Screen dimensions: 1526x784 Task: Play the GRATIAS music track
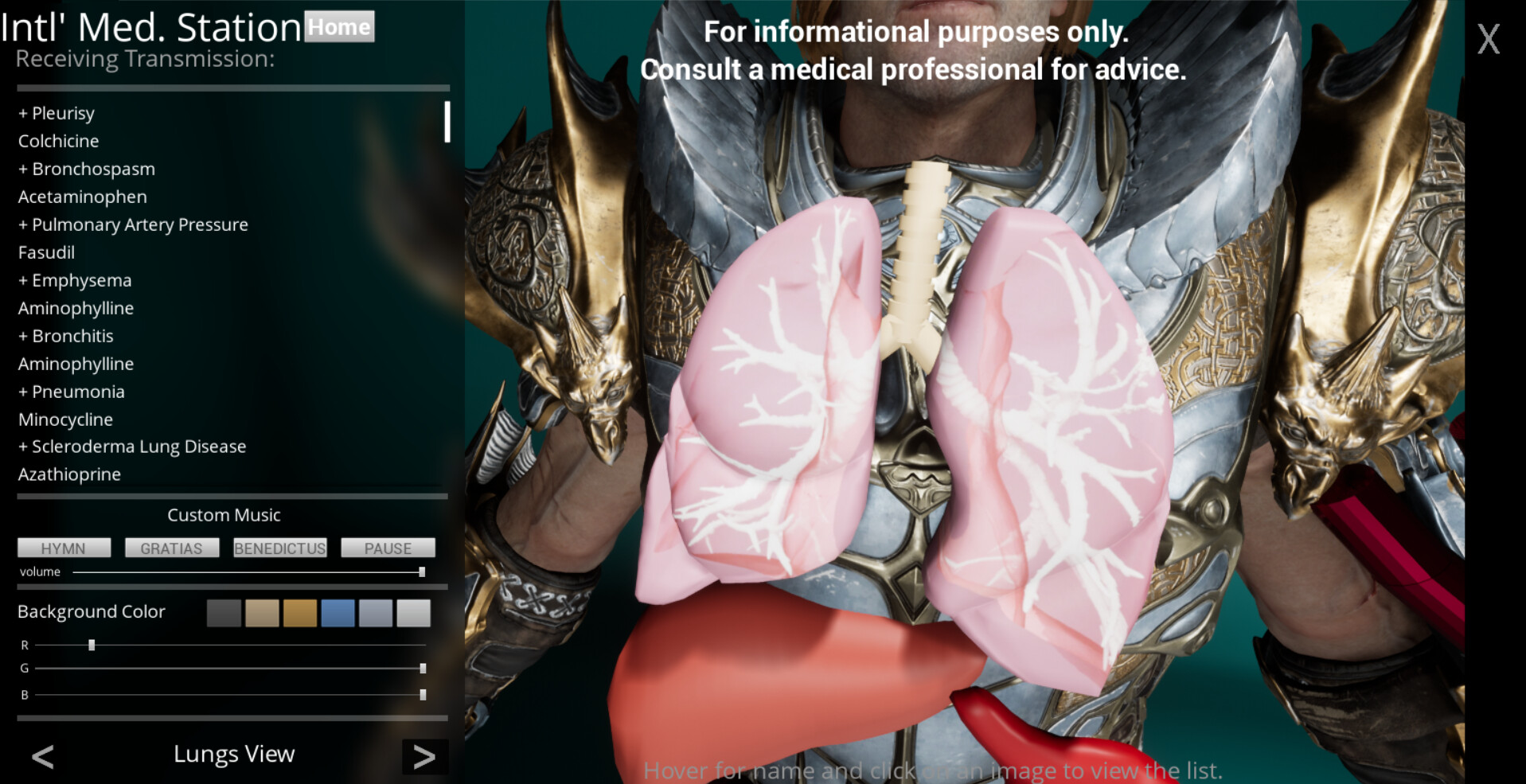coord(172,548)
